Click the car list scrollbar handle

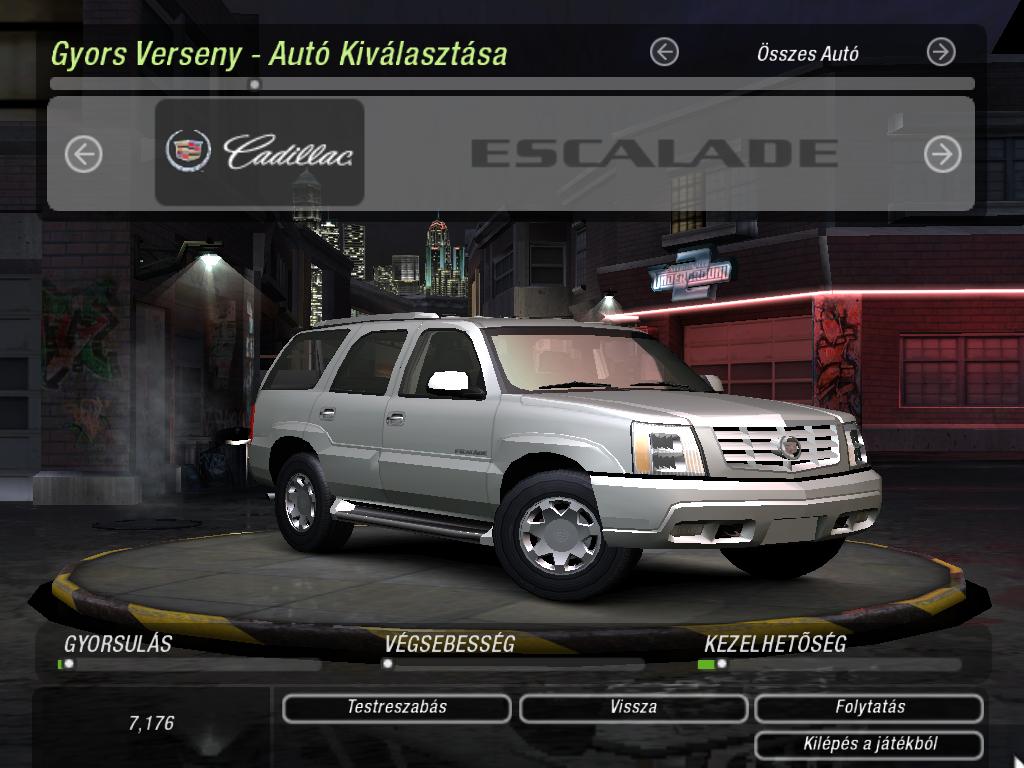click(x=255, y=85)
